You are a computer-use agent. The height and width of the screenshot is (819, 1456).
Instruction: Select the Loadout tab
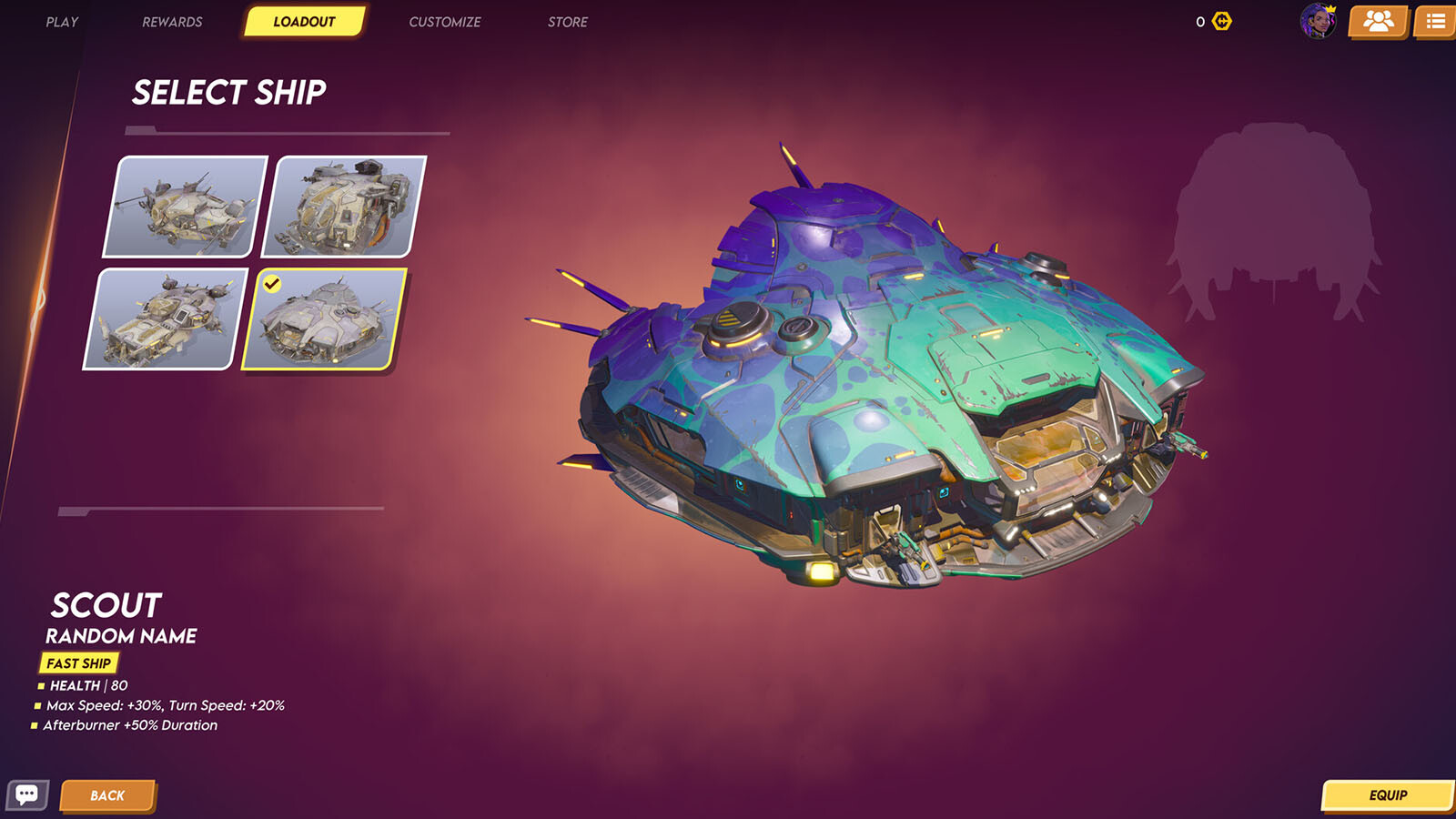[304, 22]
